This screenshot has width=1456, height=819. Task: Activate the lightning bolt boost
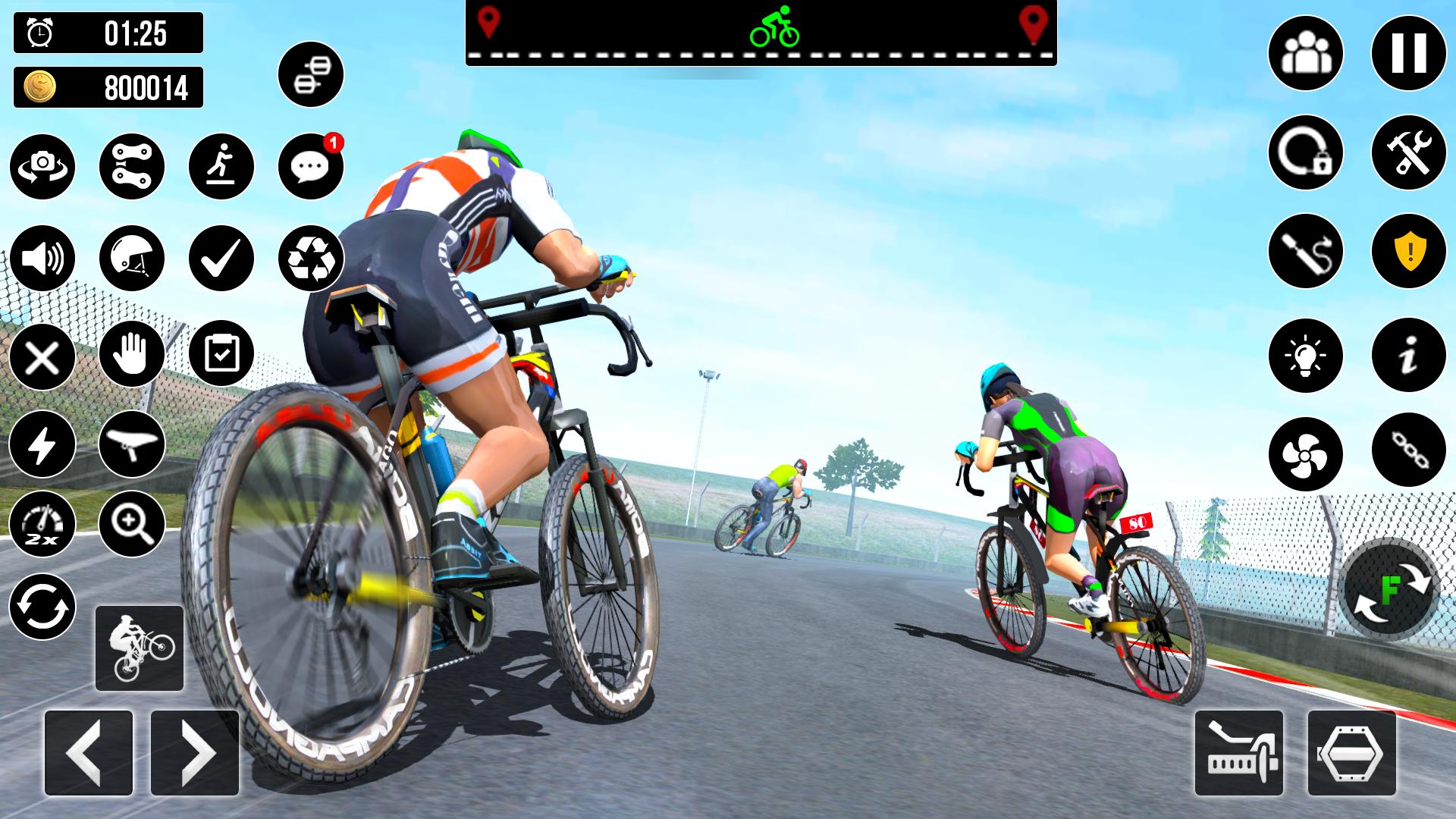click(x=42, y=444)
